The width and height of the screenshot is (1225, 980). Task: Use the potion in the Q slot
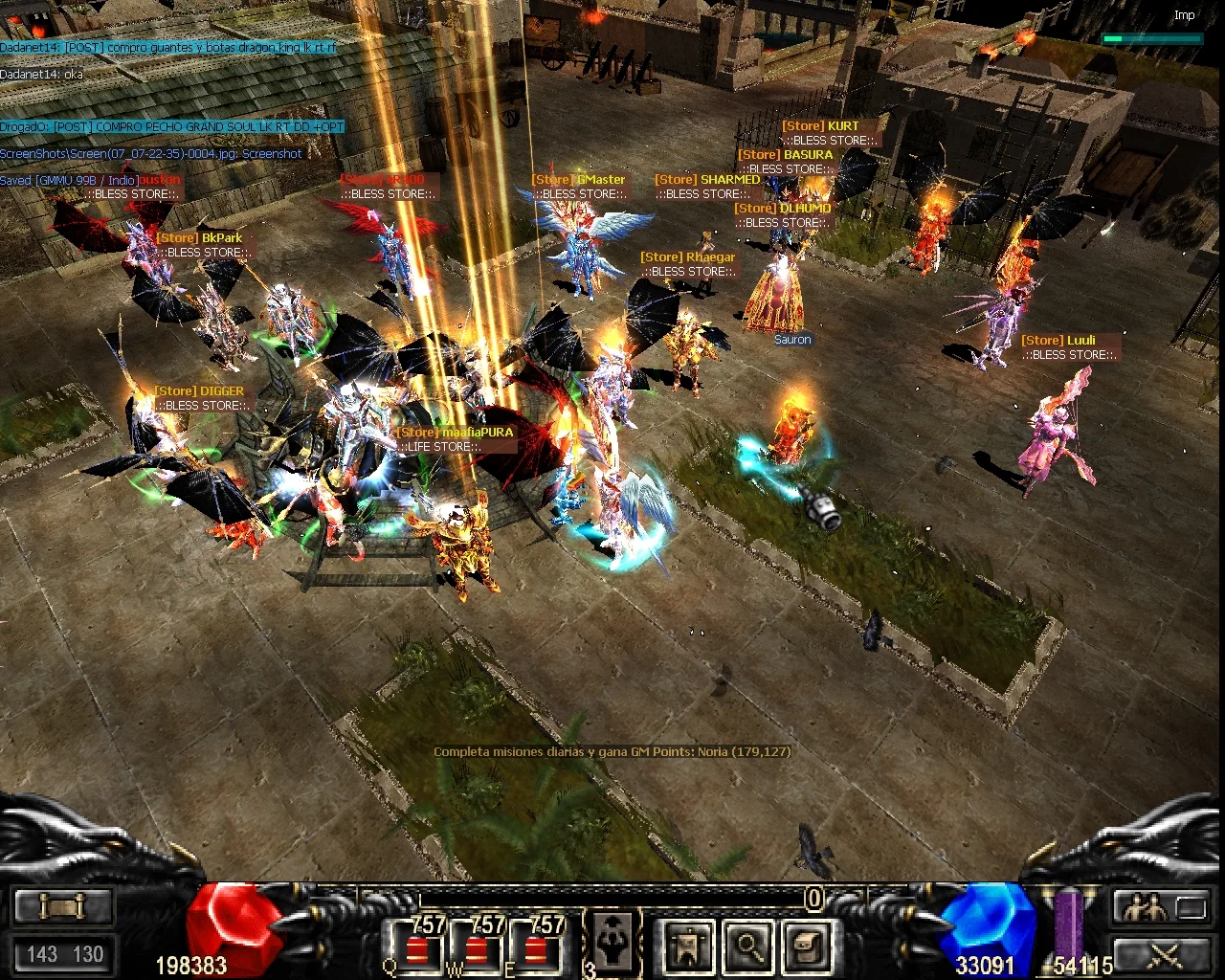tap(417, 946)
